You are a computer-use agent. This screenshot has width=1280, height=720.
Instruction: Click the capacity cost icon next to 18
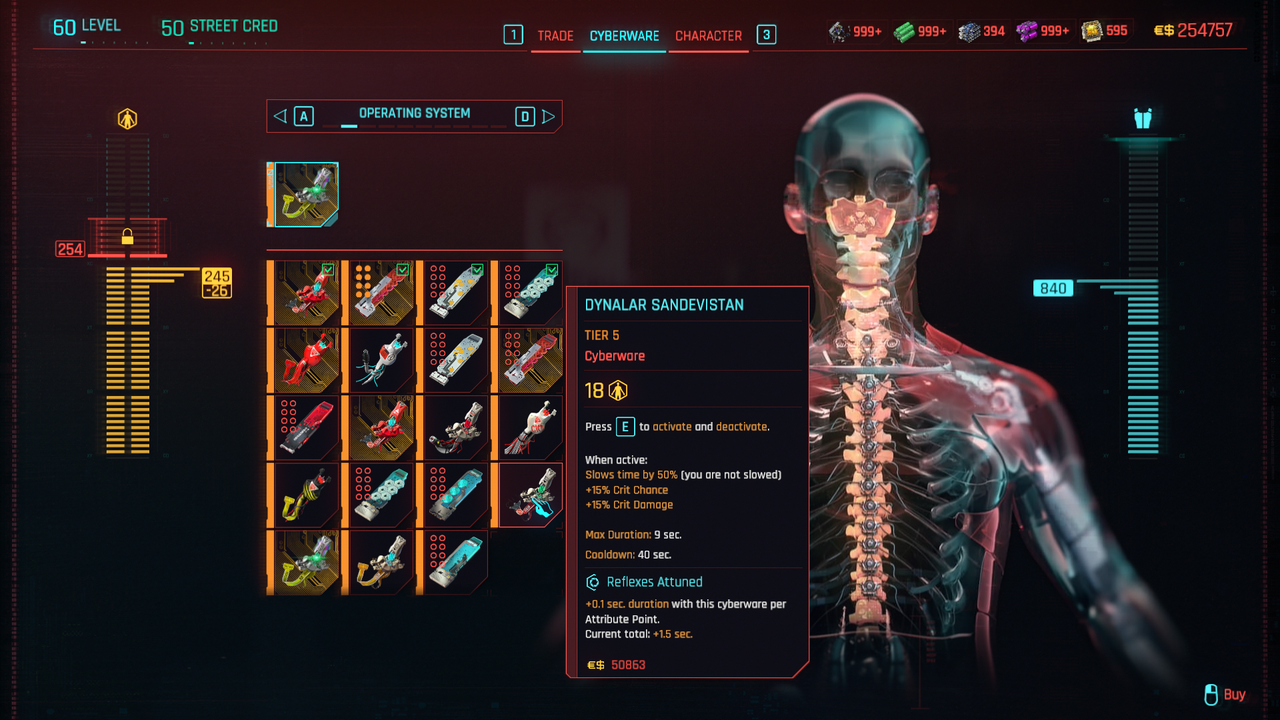(618, 390)
